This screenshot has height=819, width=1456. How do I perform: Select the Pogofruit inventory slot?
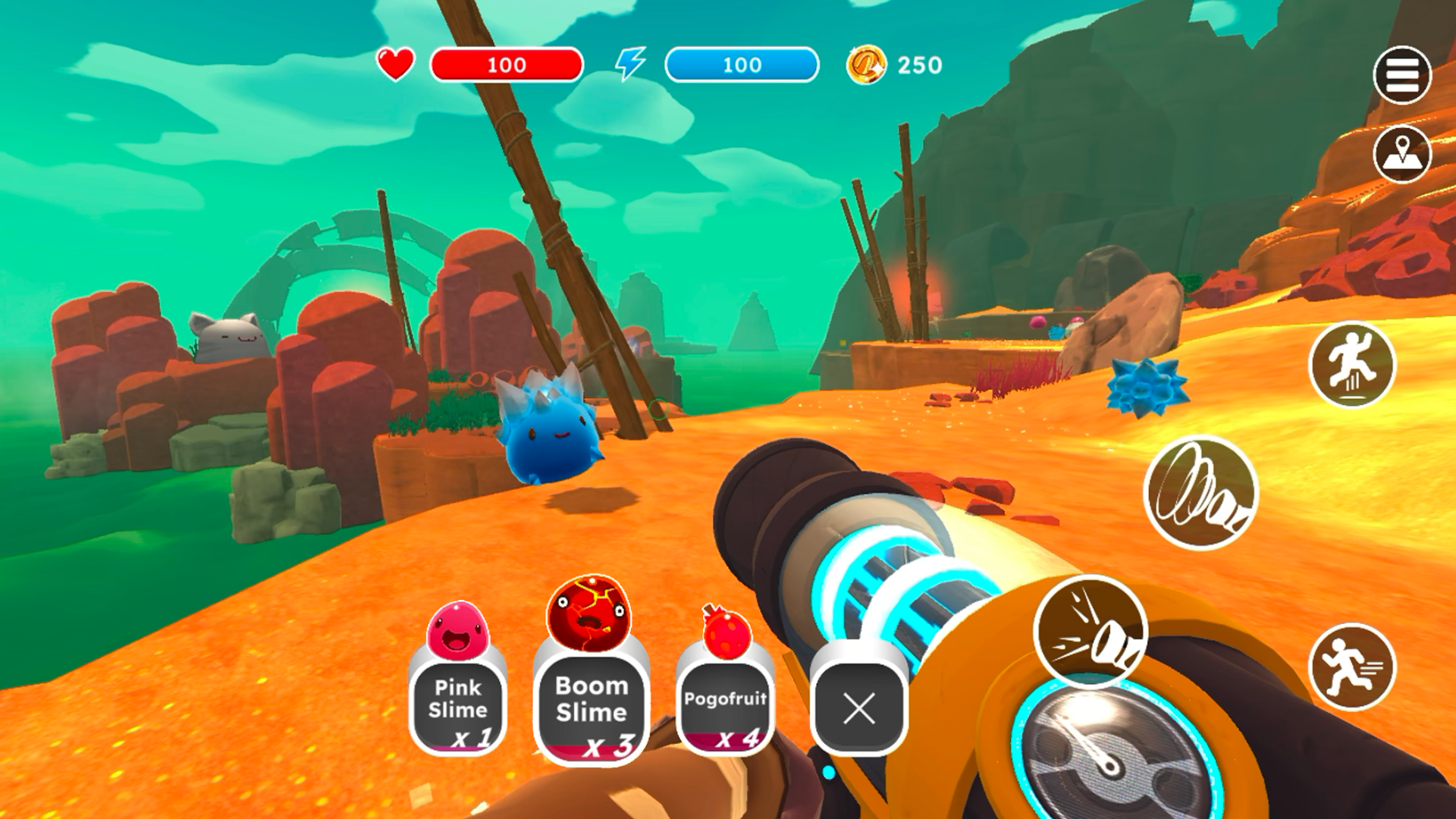(725, 704)
